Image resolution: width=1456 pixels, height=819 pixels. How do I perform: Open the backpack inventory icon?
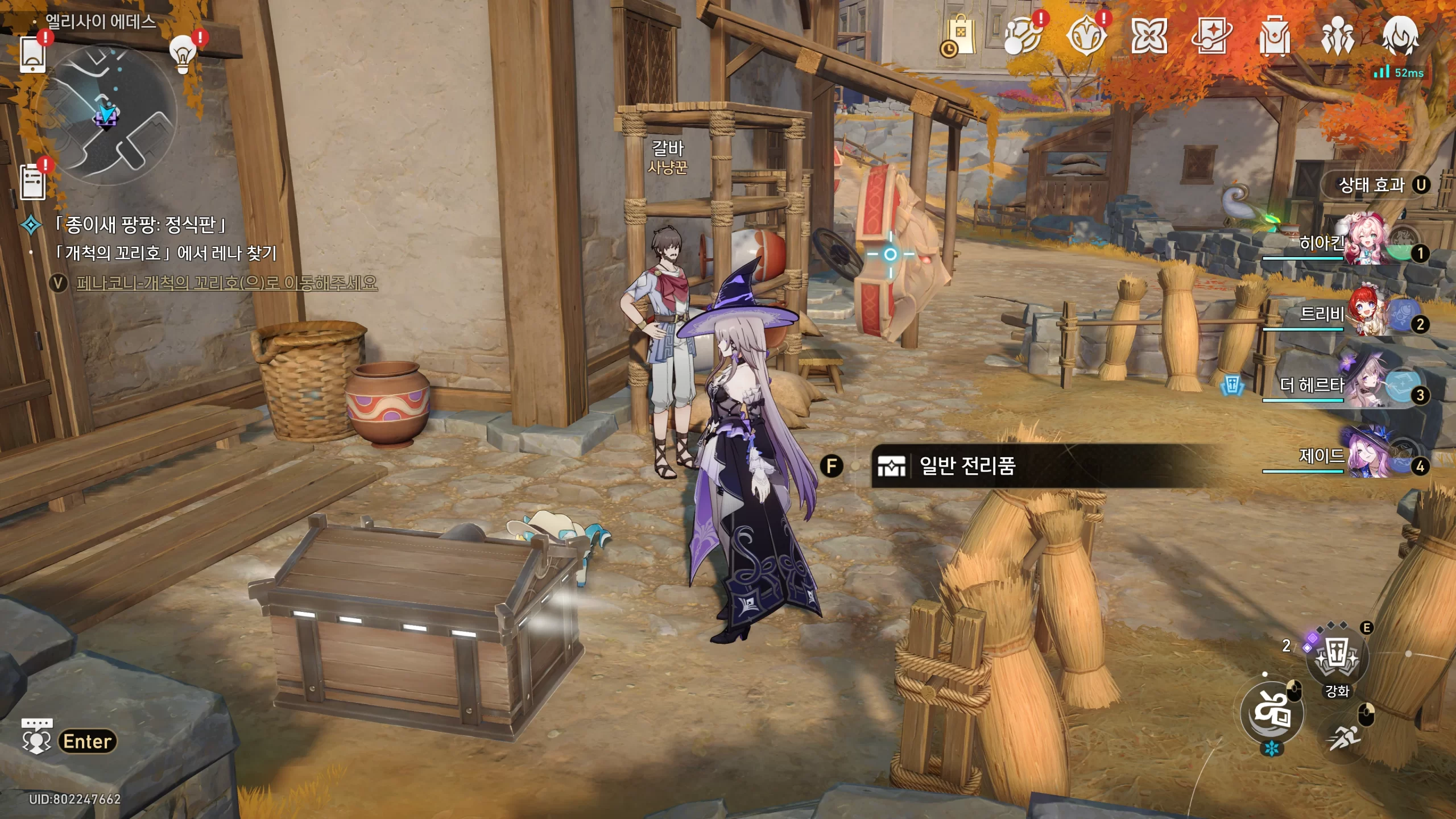tap(1274, 36)
